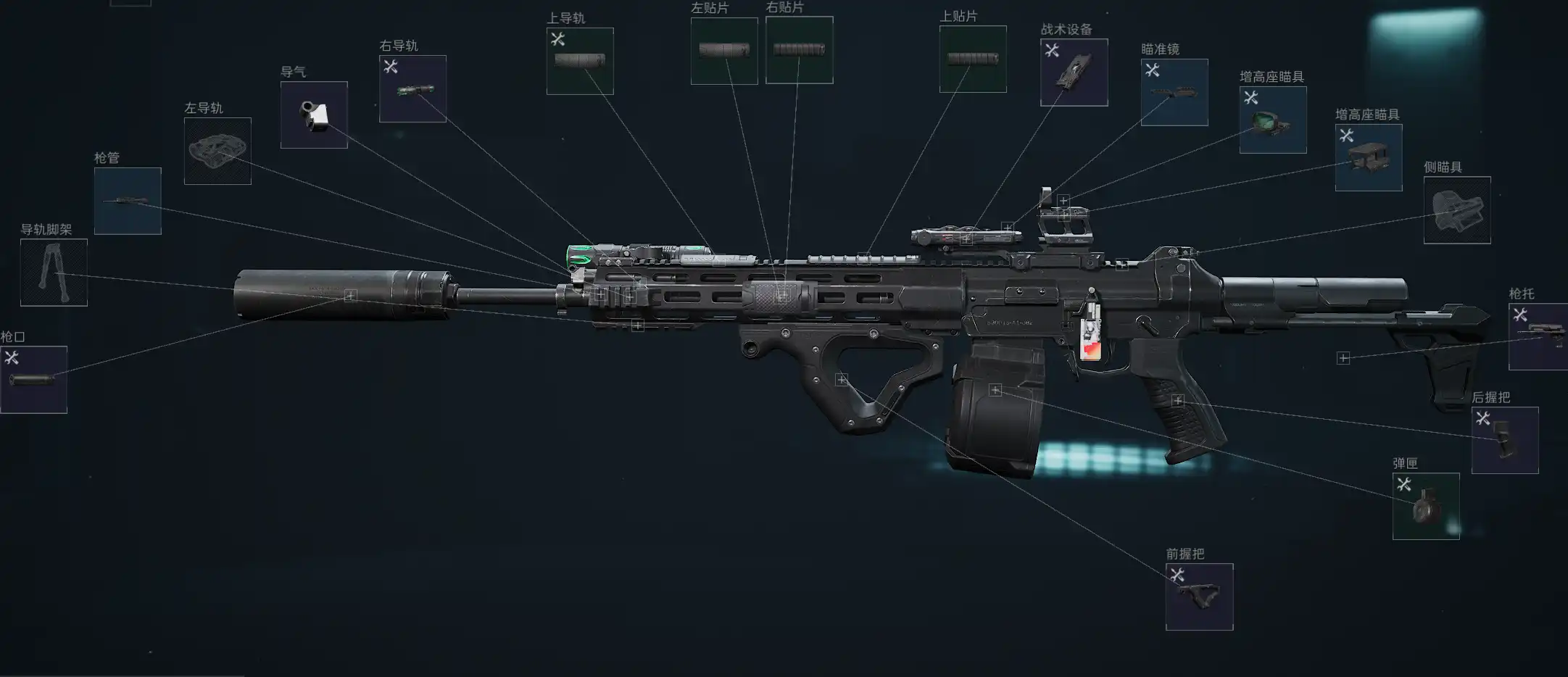Image resolution: width=1568 pixels, height=677 pixels.
Task: Select the 后握把 rear grip slot
Action: pos(1505,440)
